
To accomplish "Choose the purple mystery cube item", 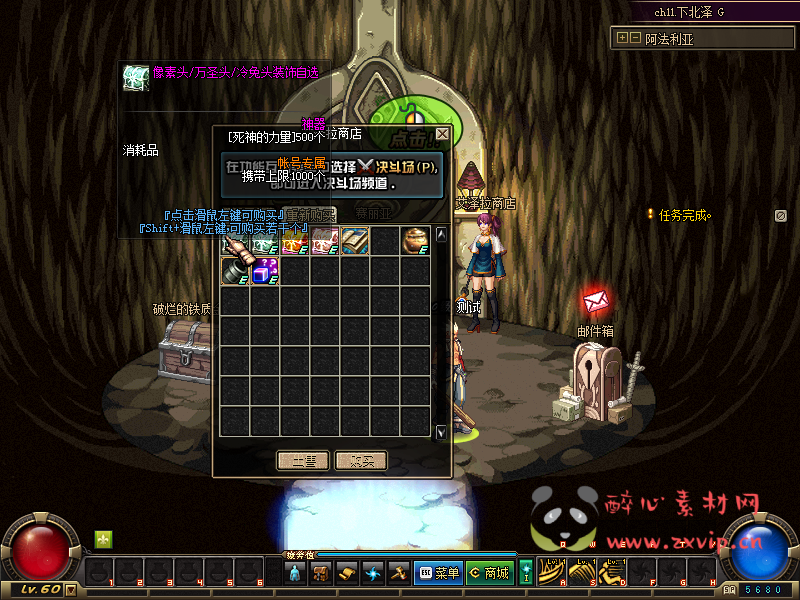I will (x=265, y=271).
